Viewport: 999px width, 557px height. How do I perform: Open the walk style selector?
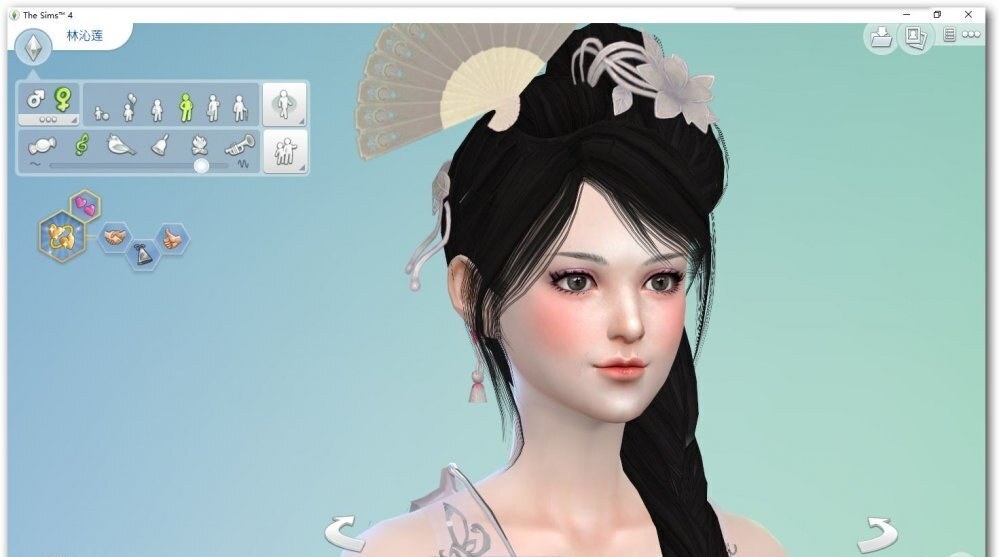pyautogui.click(x=284, y=103)
